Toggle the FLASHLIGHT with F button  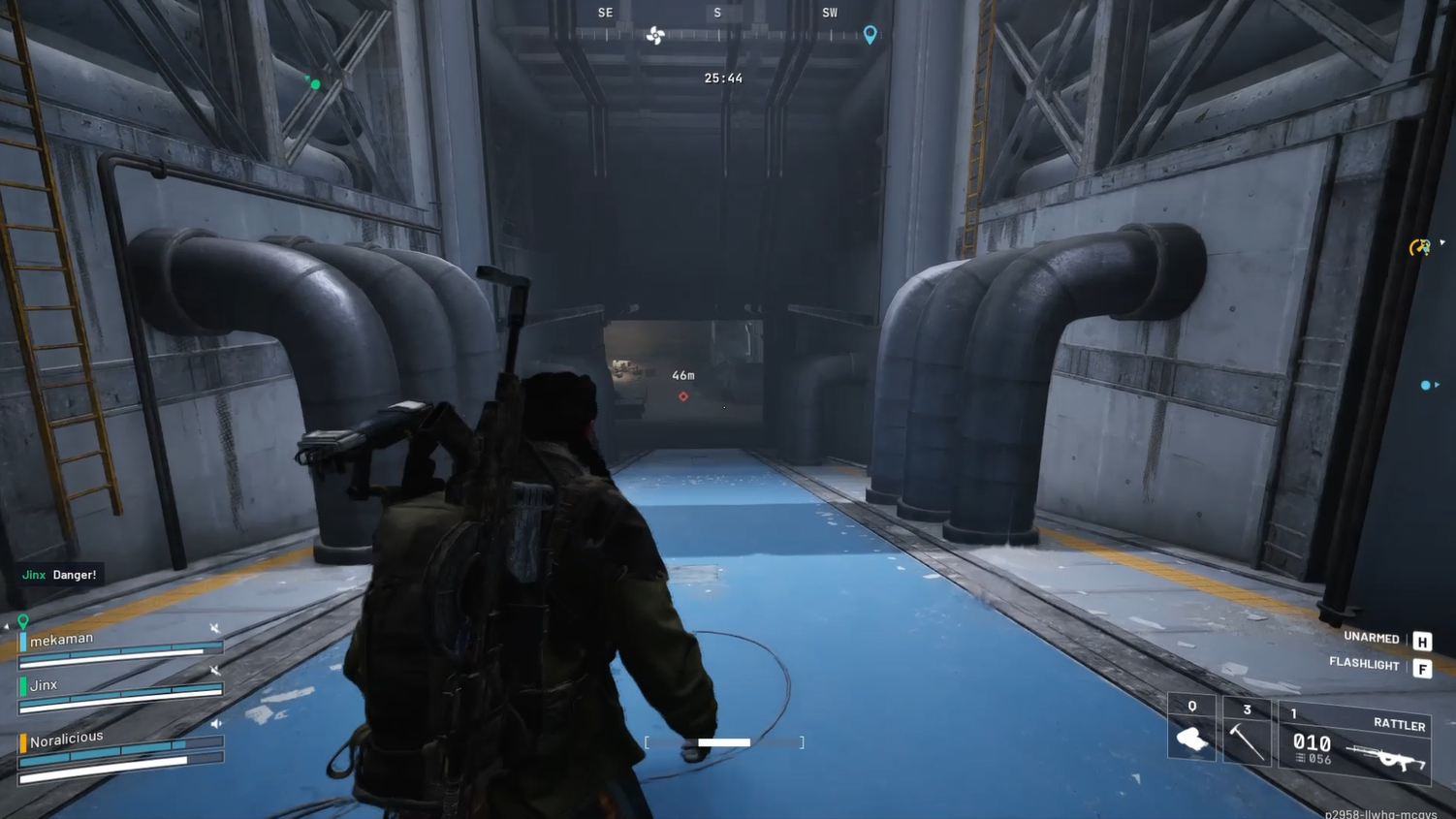[x=1422, y=667]
